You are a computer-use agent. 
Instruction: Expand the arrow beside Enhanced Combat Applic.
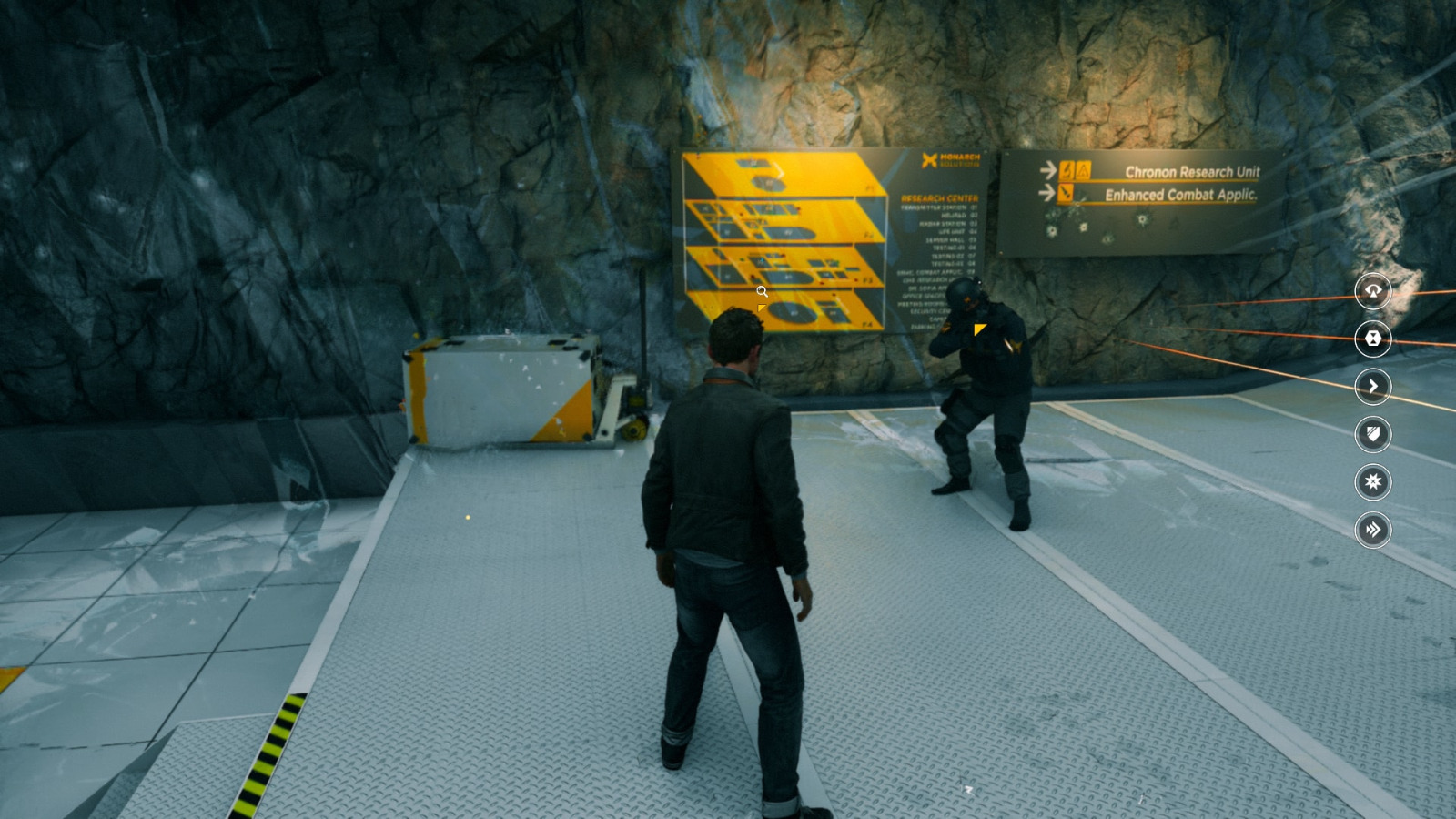(1046, 192)
